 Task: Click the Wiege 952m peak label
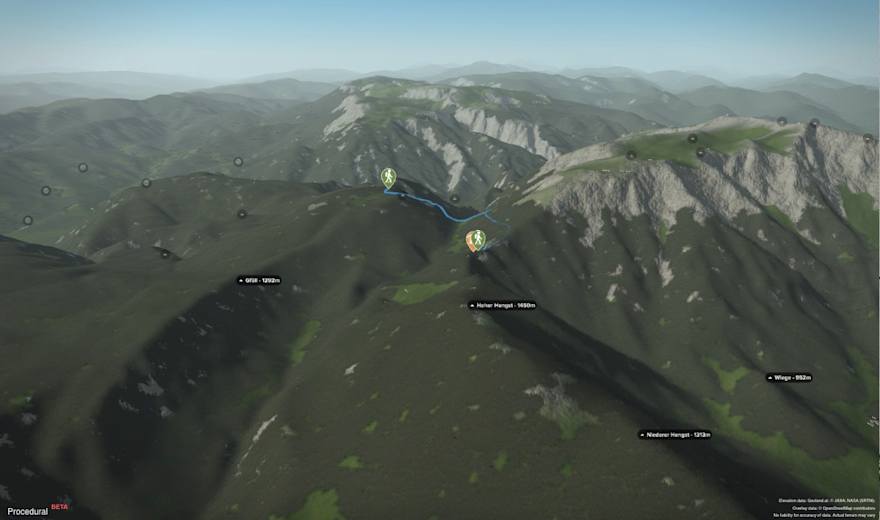pos(789,378)
